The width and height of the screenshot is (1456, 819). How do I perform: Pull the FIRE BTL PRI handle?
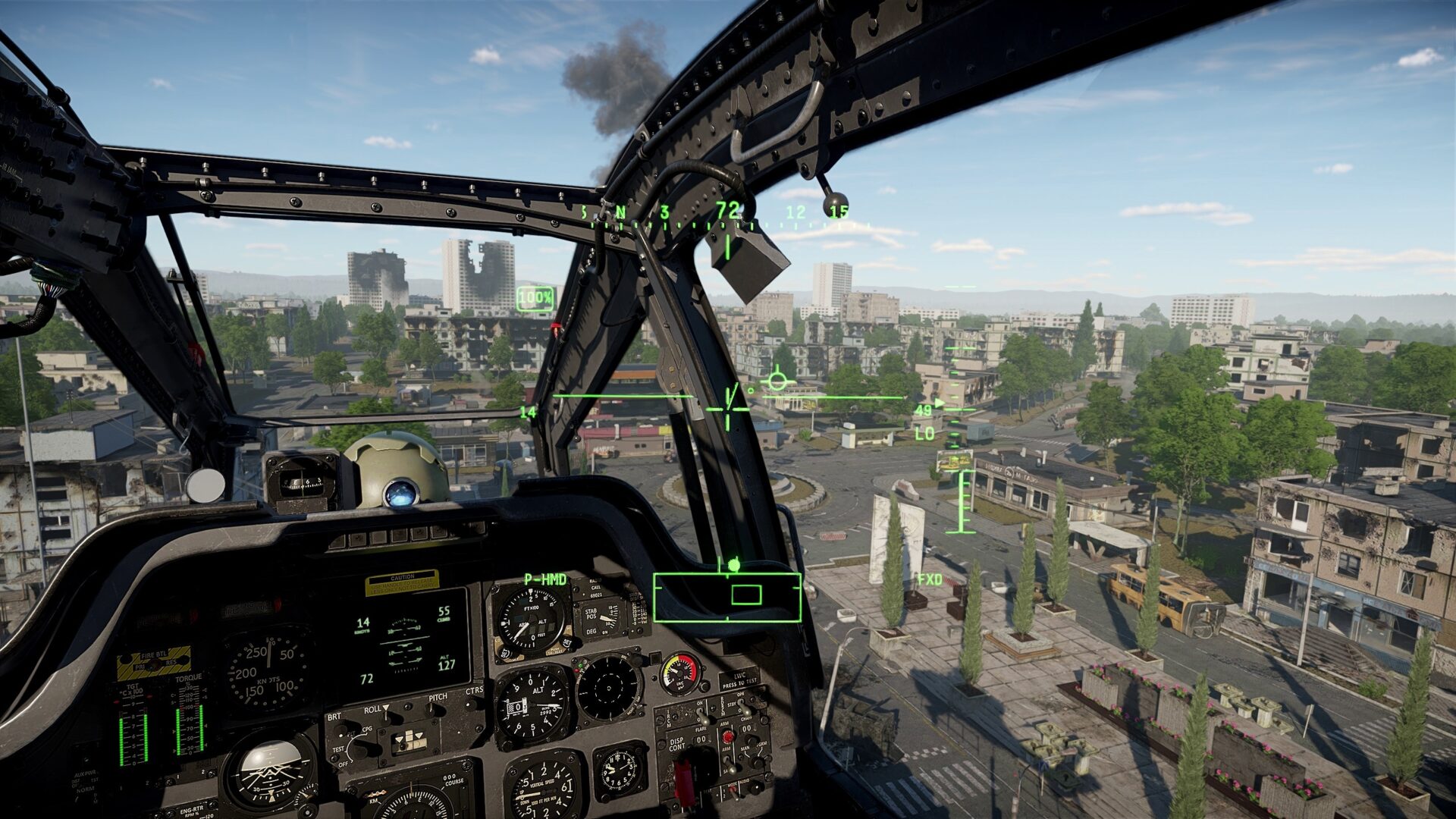tap(153, 662)
